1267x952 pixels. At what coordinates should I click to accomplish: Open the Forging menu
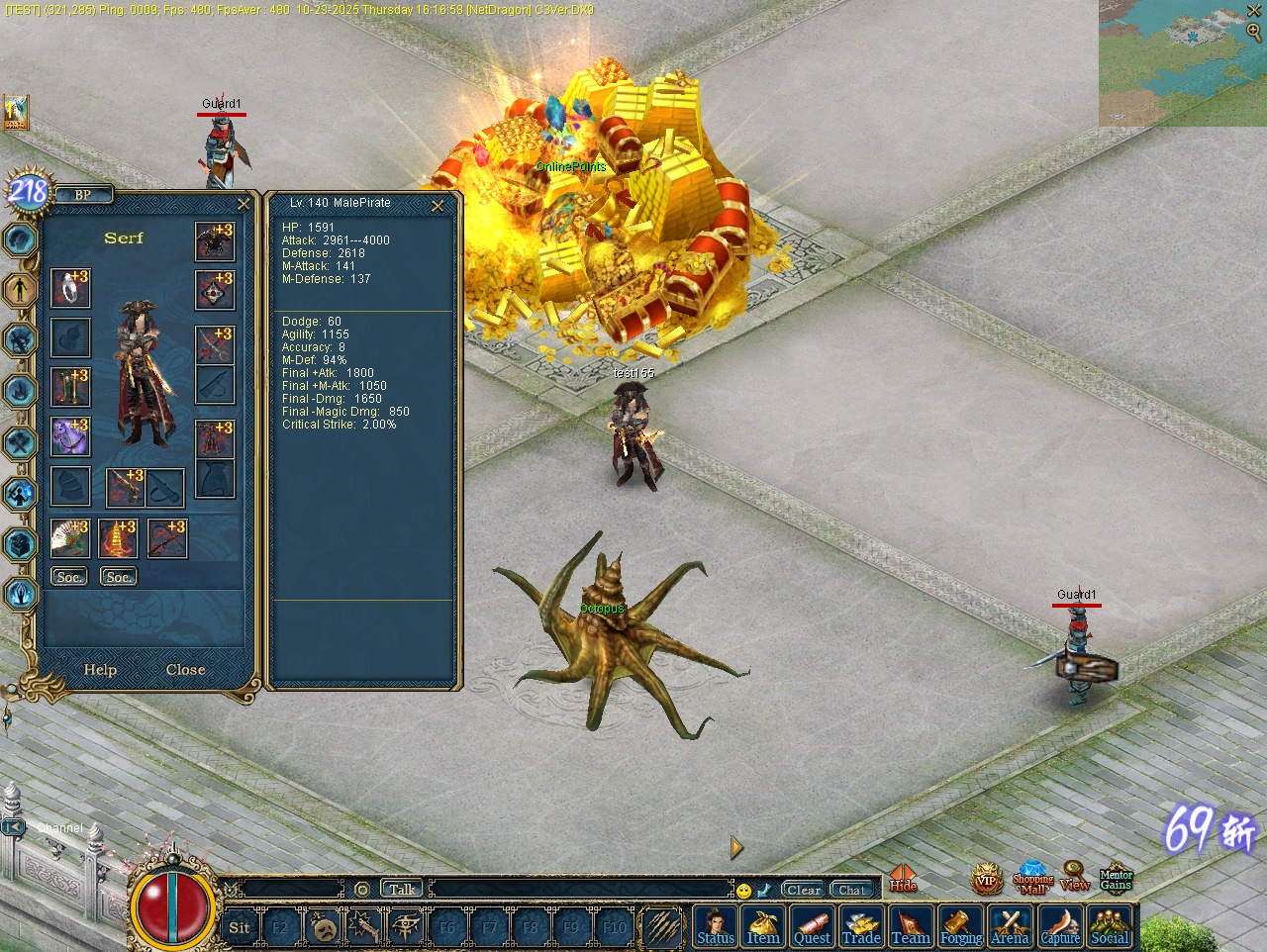pos(960,927)
